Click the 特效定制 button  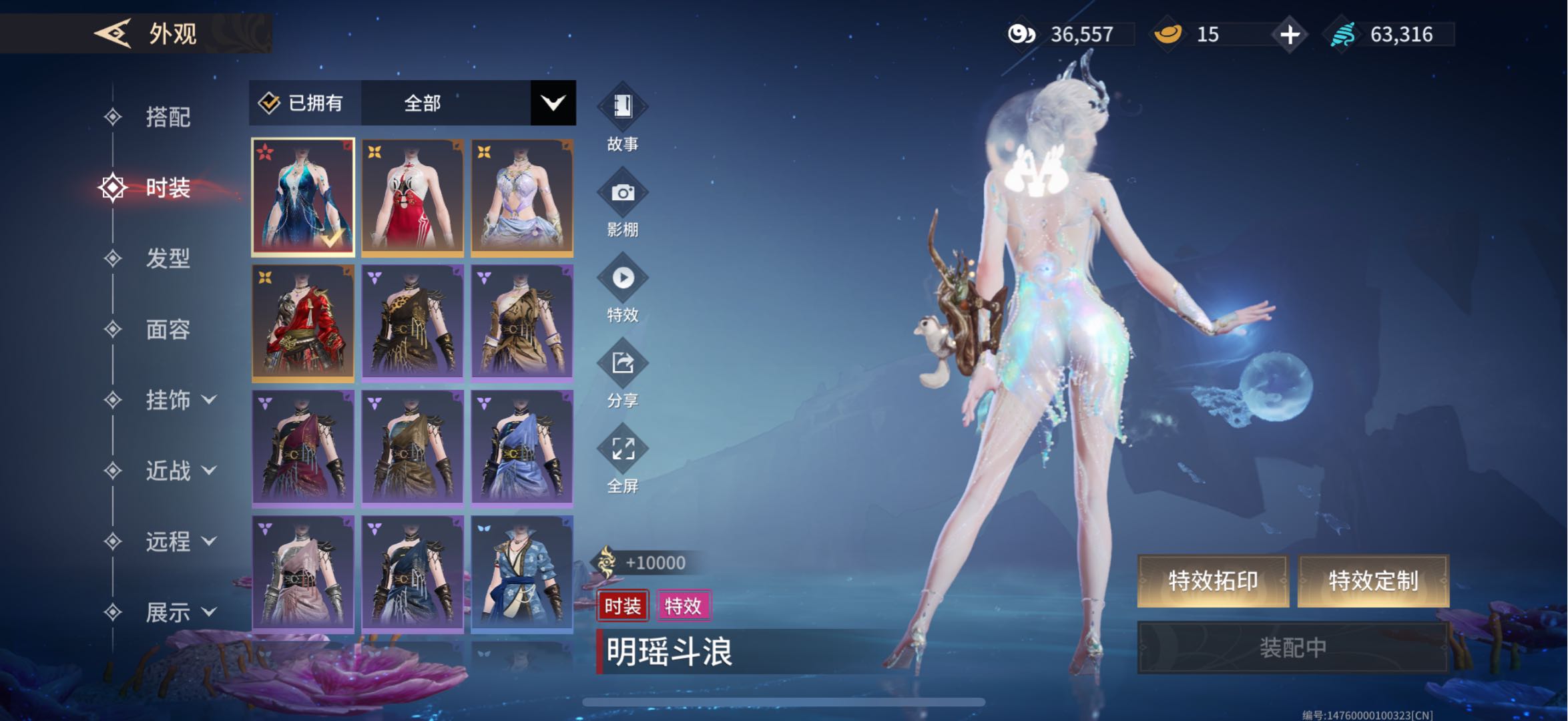[x=1372, y=581]
